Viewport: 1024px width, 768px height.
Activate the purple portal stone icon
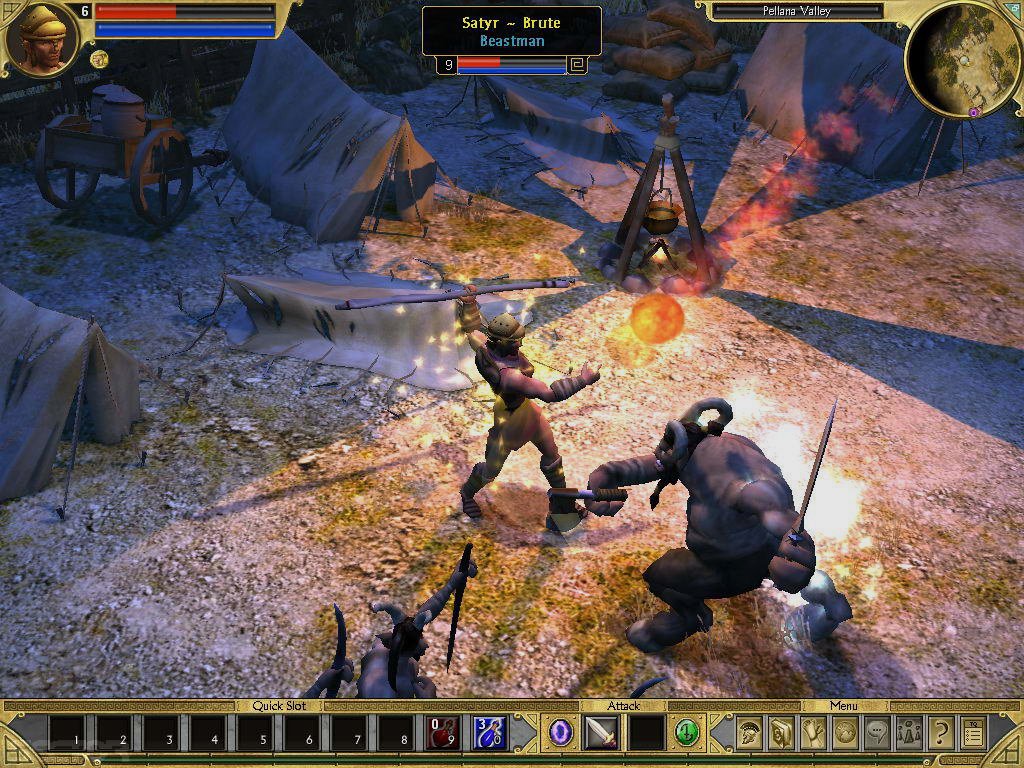(561, 733)
